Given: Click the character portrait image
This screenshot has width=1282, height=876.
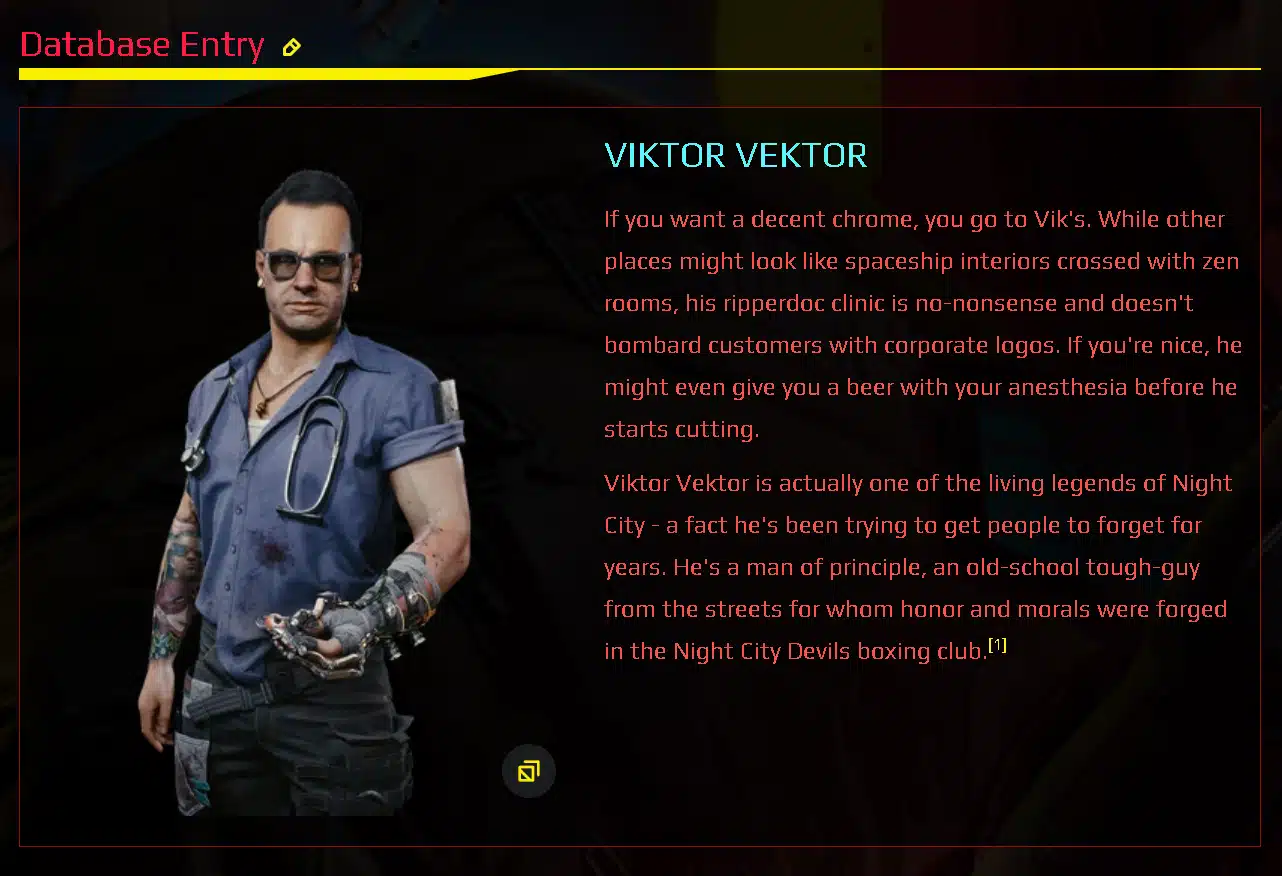Looking at the screenshot, I should pos(310,480).
